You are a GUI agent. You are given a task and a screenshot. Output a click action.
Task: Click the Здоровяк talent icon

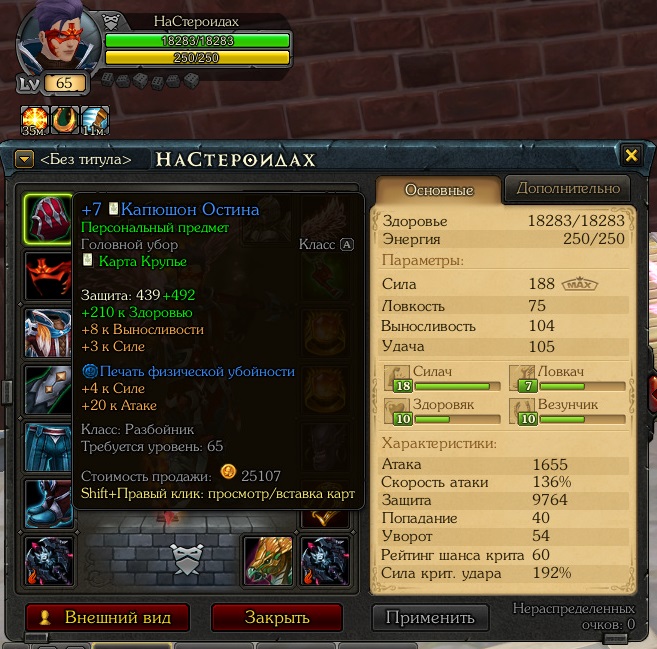click(399, 410)
